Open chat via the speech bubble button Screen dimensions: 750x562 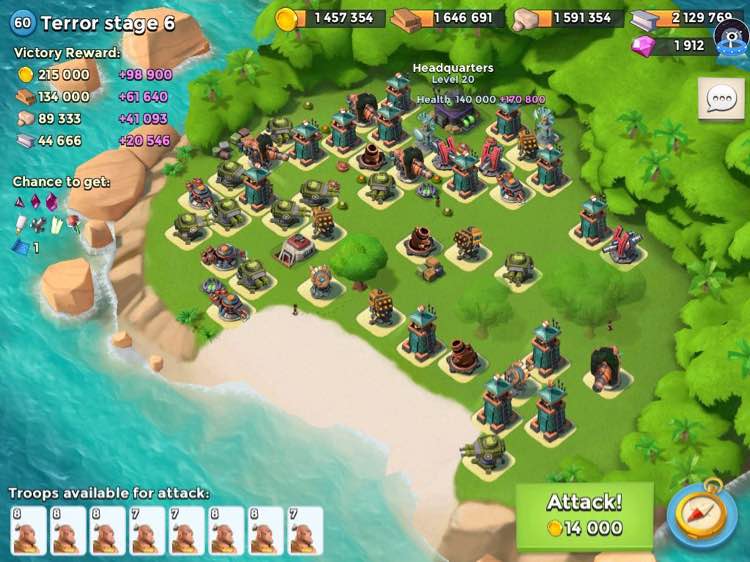click(721, 99)
